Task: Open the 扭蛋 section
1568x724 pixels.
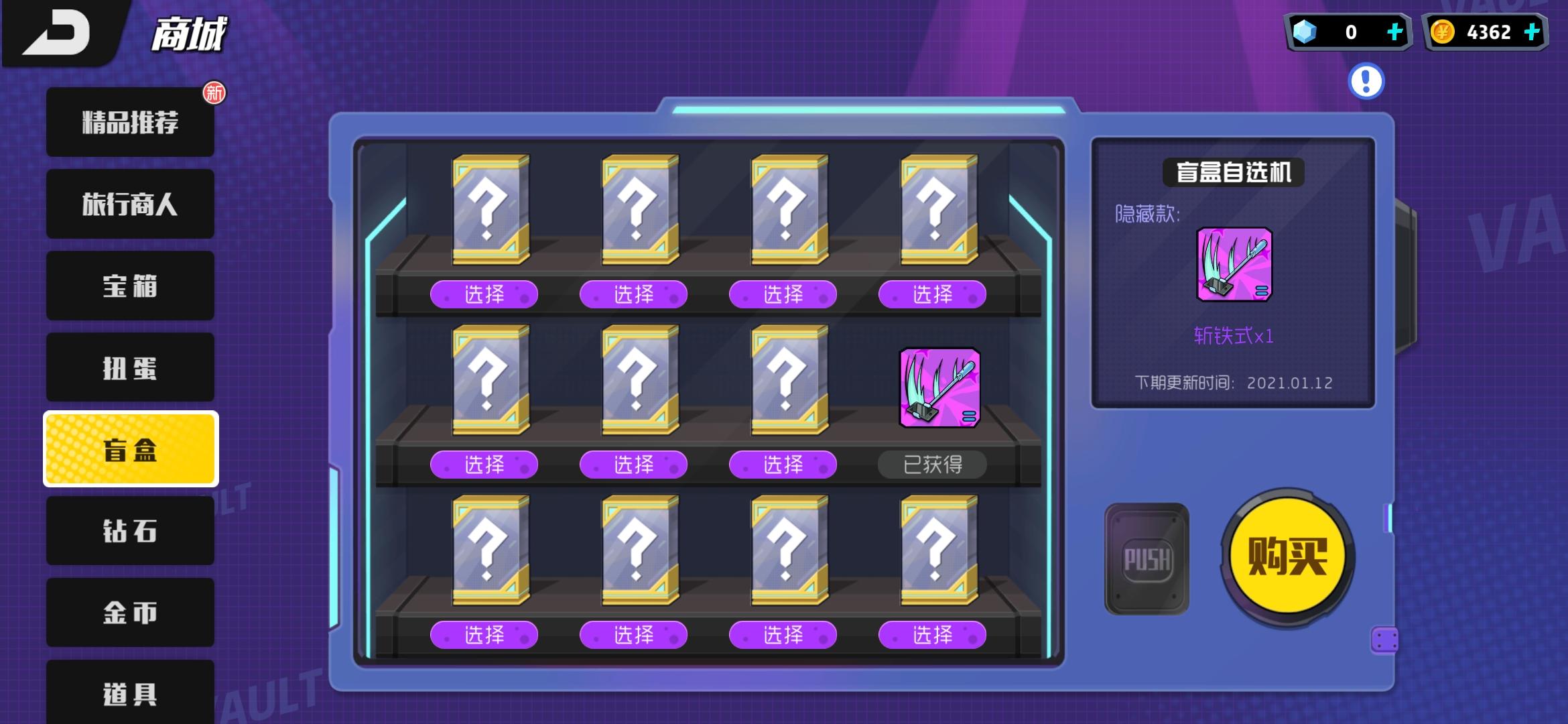Action: coord(130,367)
